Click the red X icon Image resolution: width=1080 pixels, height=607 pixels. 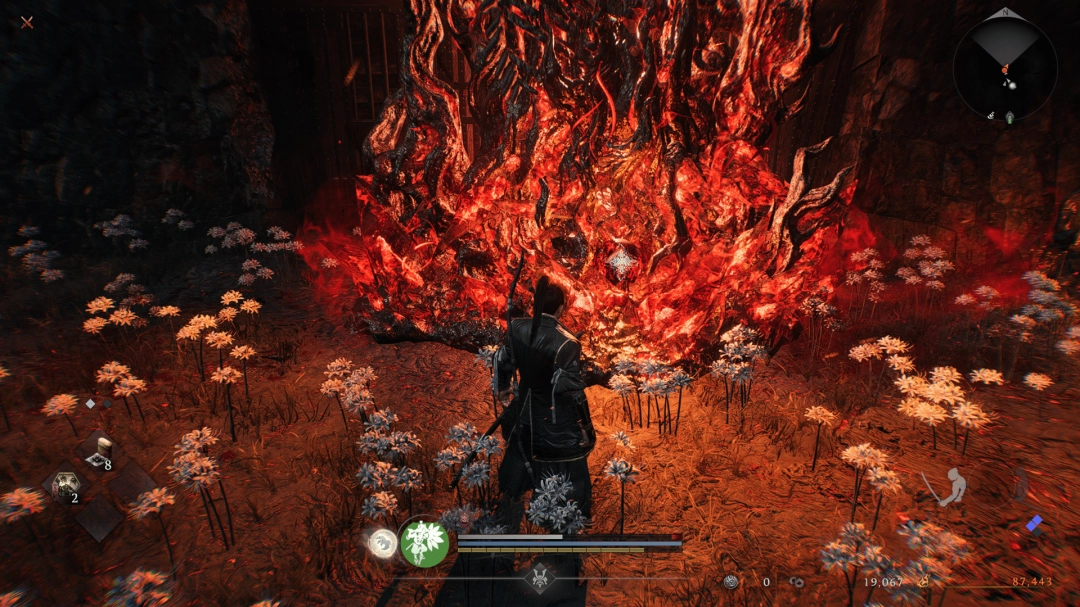[x=27, y=22]
